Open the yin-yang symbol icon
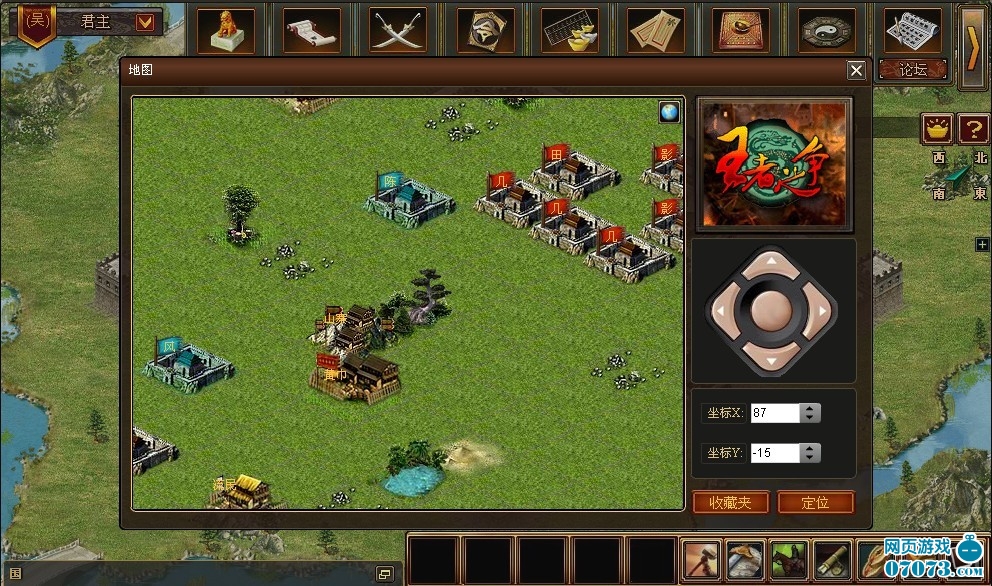The width and height of the screenshot is (992, 586). (x=827, y=30)
